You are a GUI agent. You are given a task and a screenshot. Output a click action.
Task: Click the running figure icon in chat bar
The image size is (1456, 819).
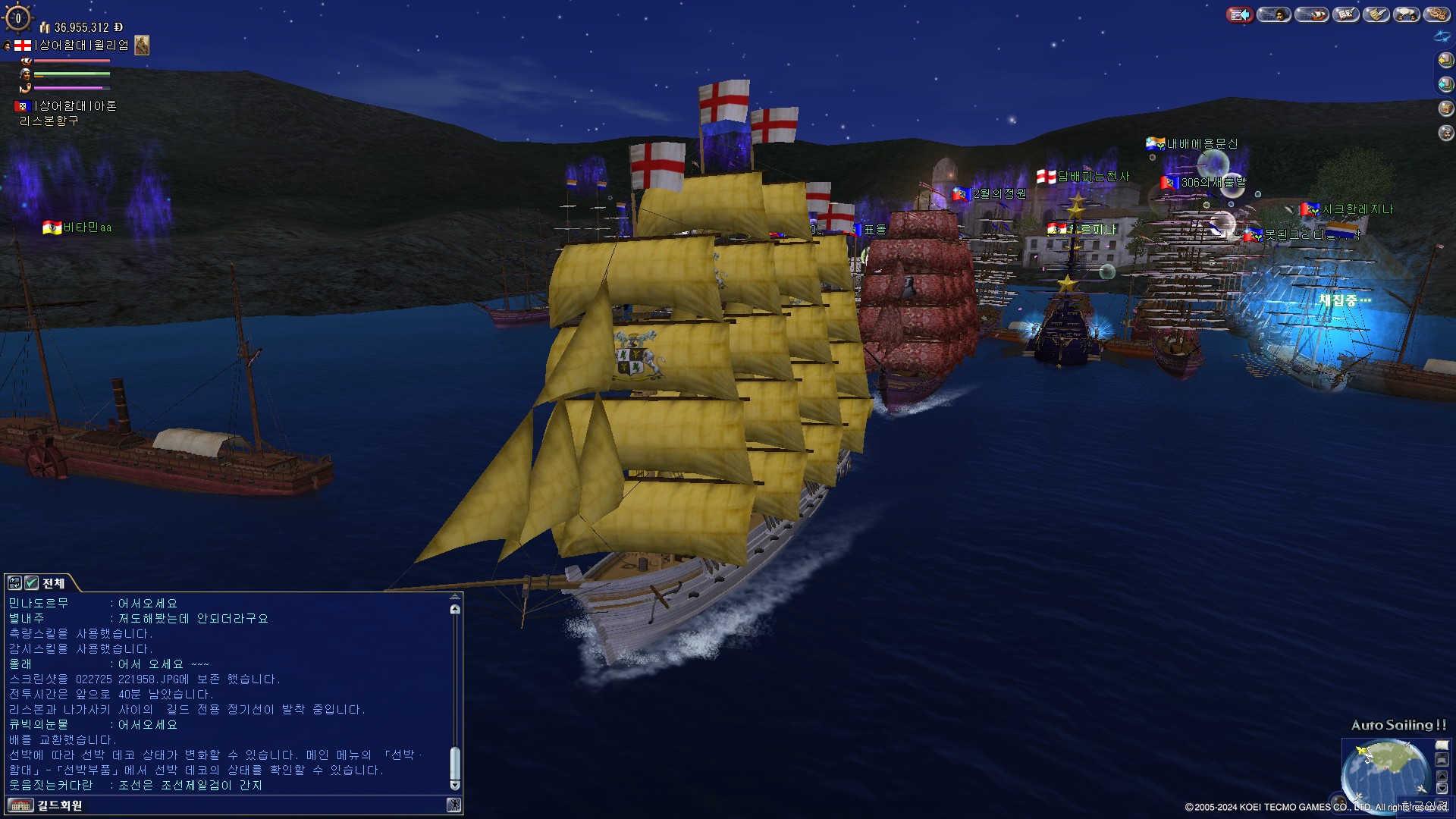[453, 805]
